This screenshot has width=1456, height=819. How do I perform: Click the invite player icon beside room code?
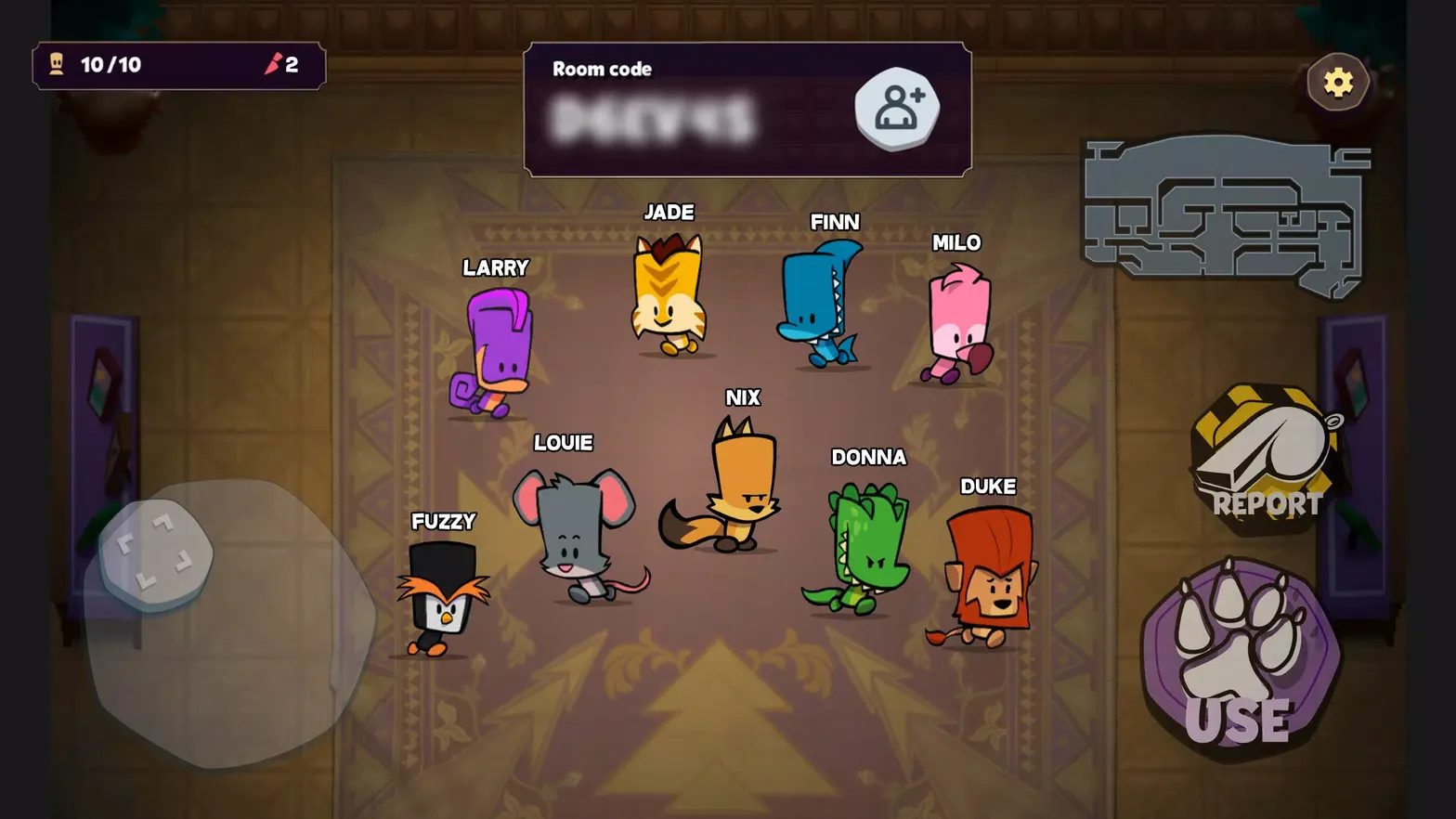pyautogui.click(x=894, y=107)
